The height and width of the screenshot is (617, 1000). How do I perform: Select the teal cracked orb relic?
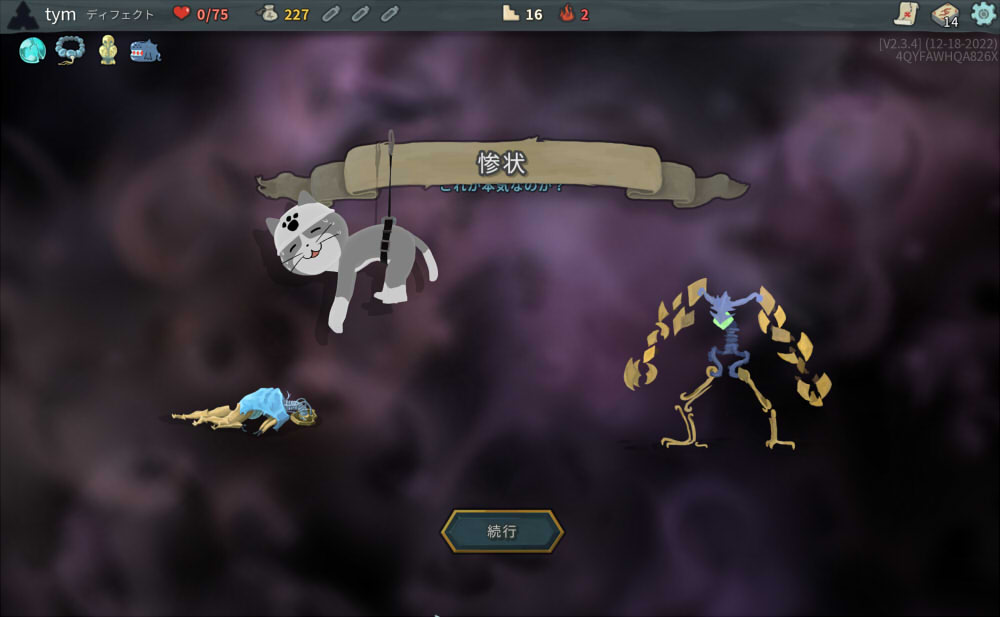tap(33, 50)
